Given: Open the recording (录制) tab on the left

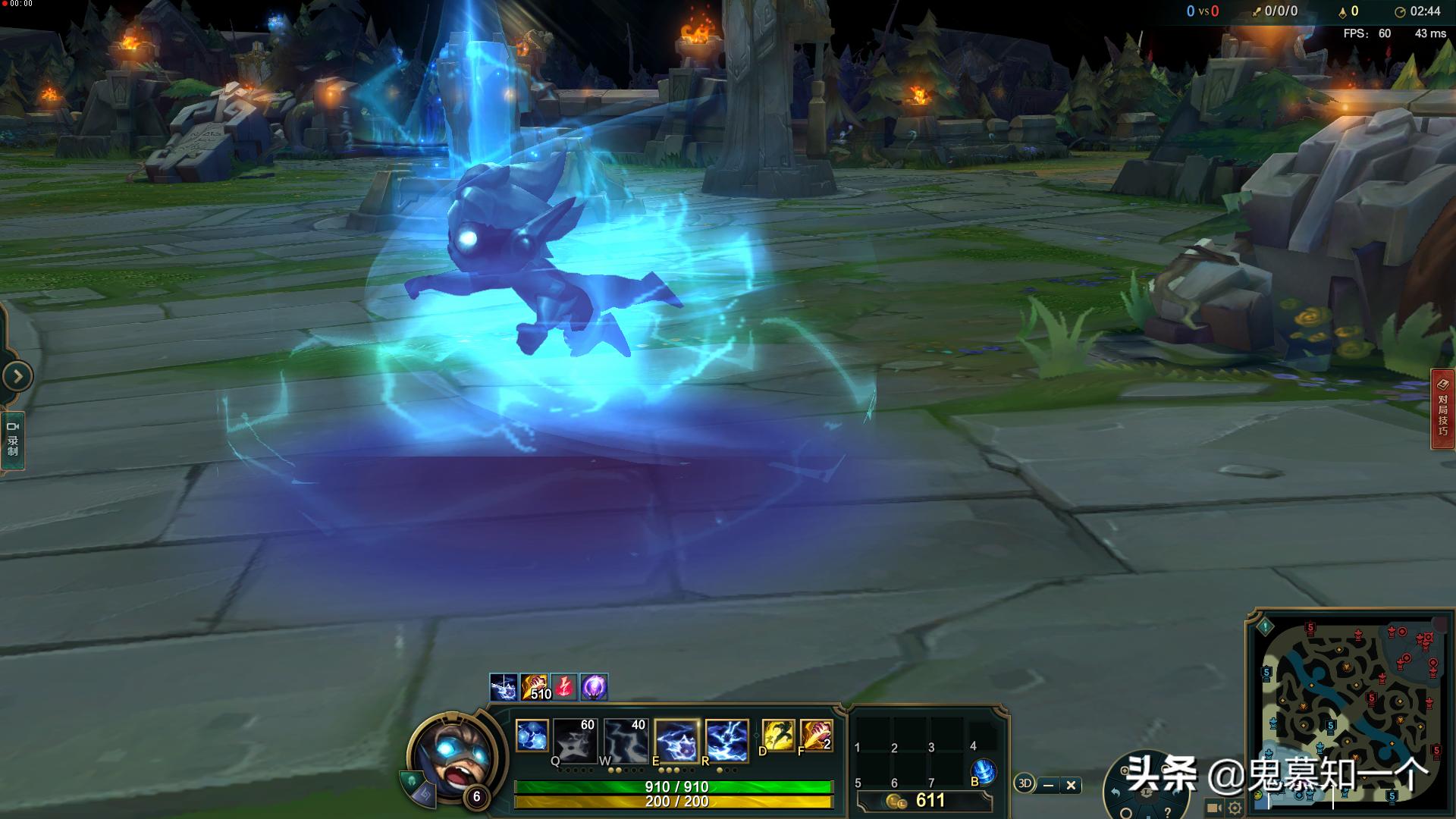Looking at the screenshot, I should (x=13, y=439).
